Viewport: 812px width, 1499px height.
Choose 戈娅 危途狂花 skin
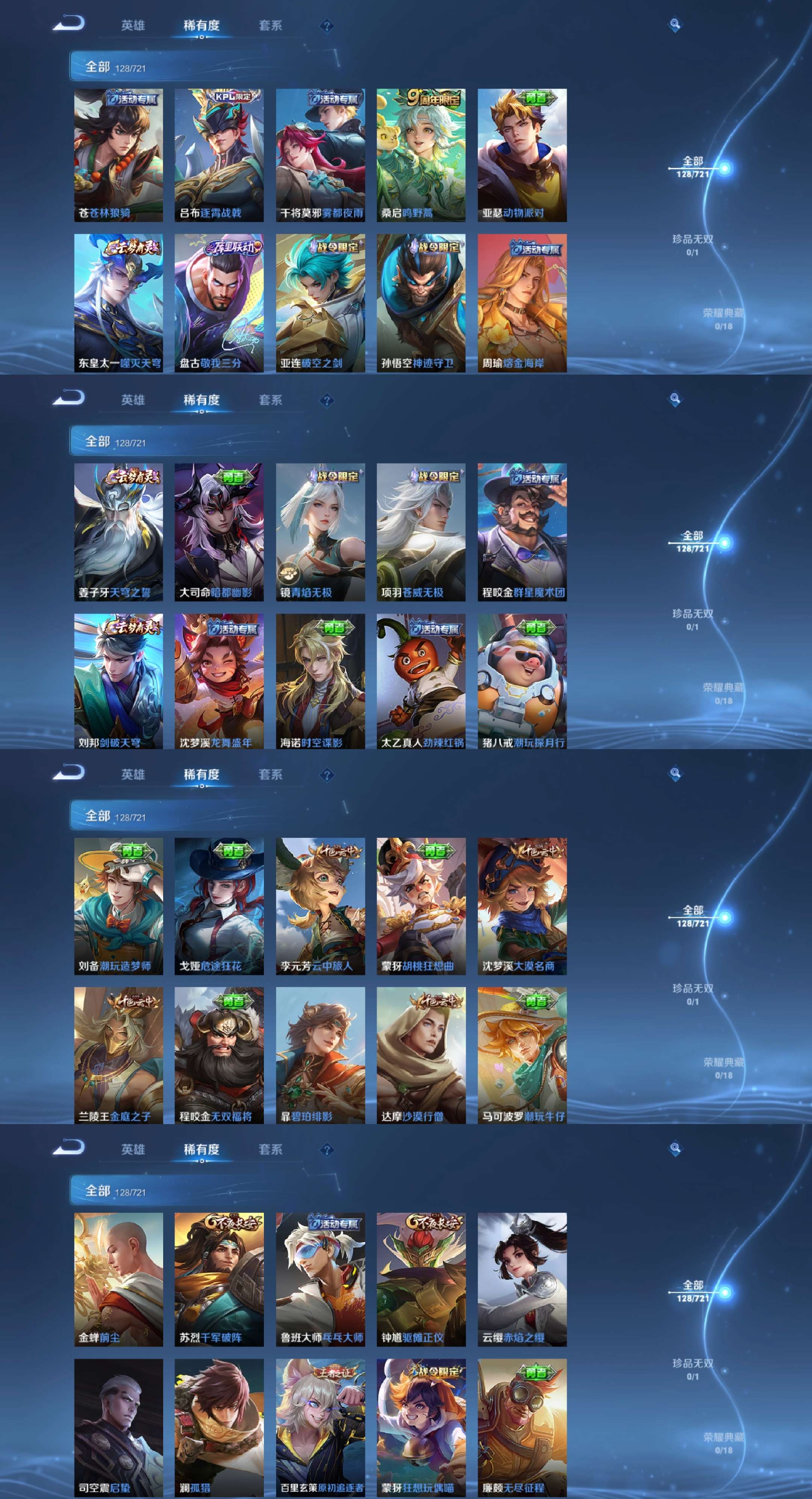219,906
